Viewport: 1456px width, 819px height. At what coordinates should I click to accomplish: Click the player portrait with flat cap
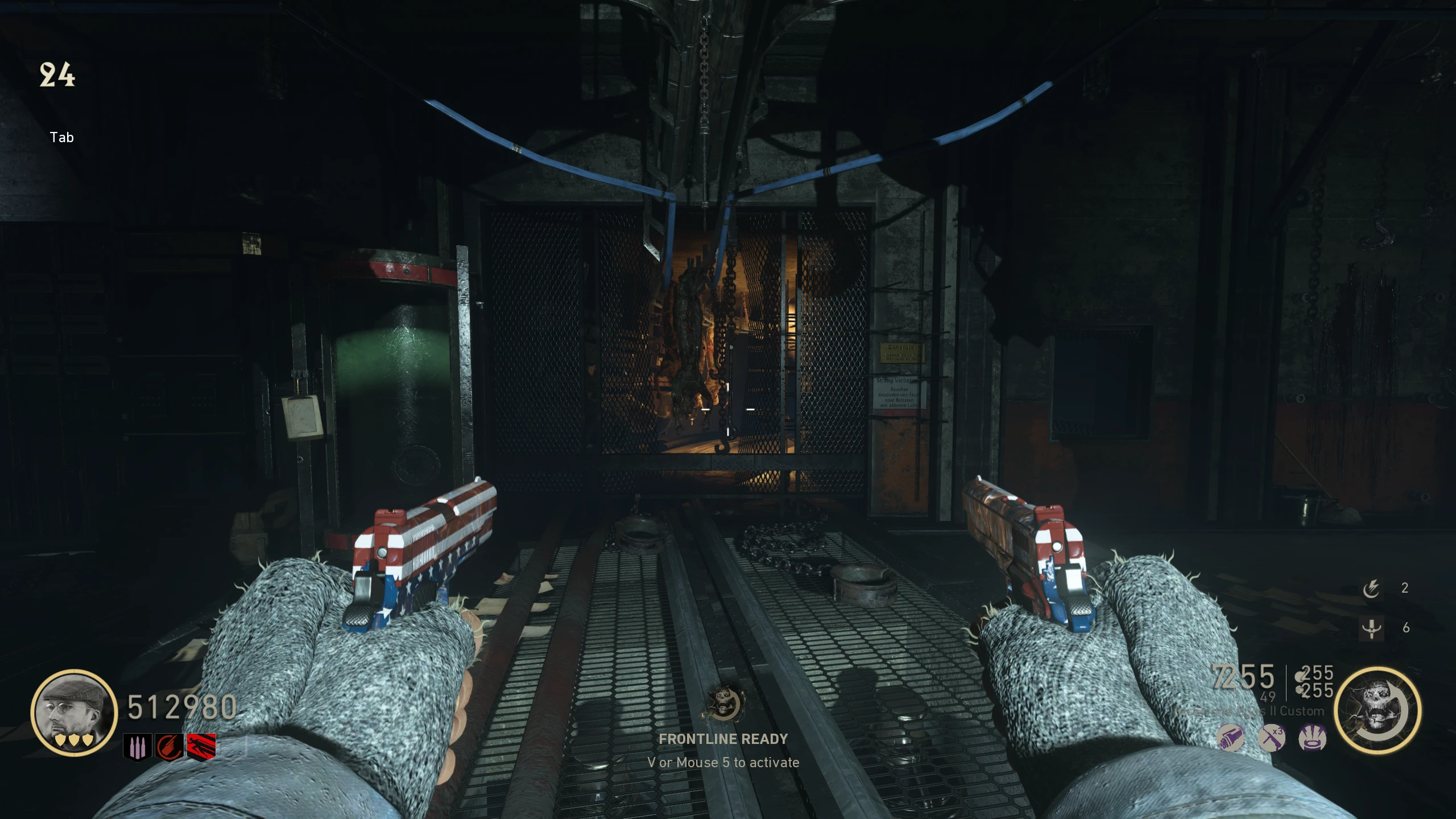point(74,712)
